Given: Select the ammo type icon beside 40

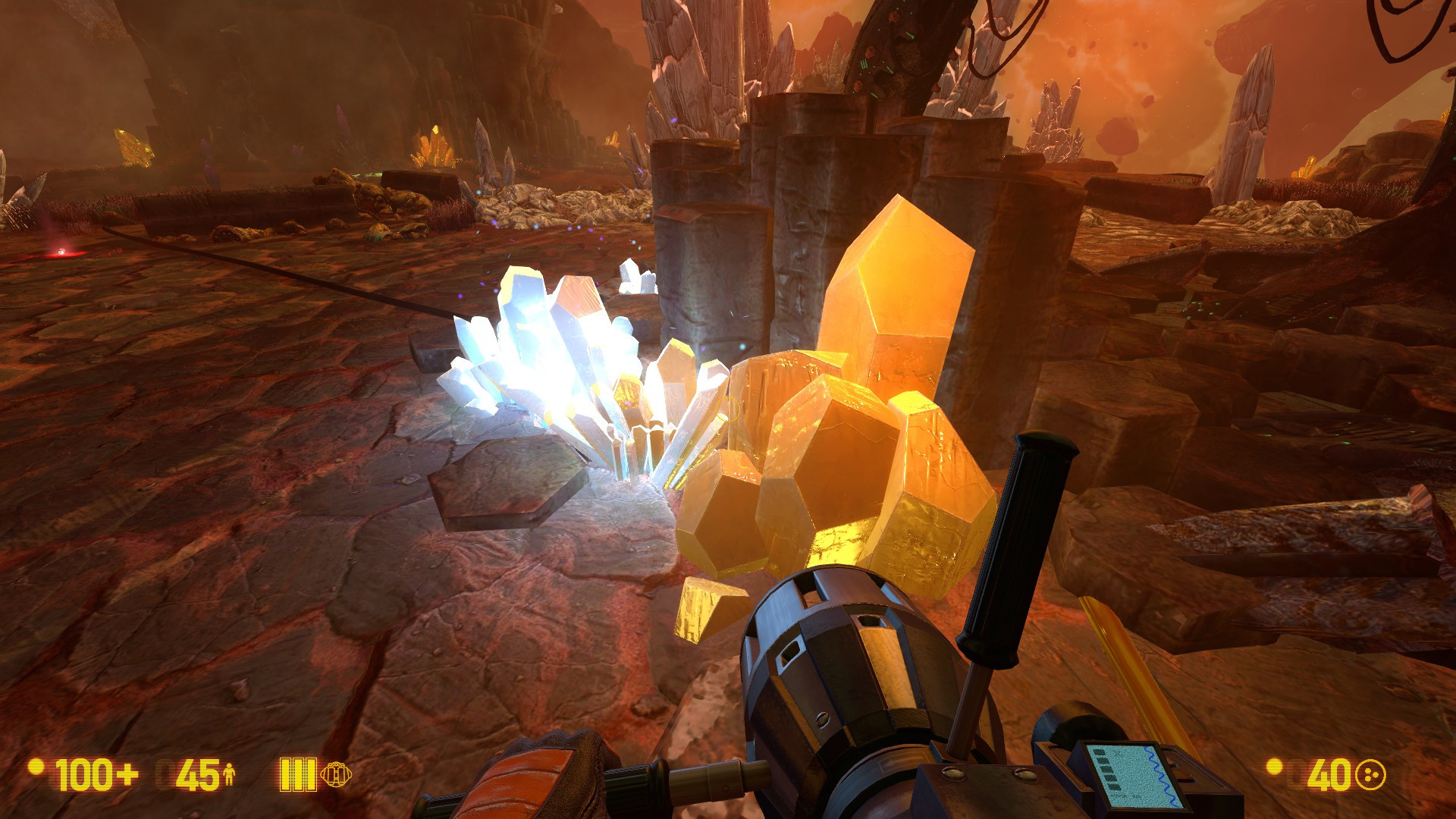Looking at the screenshot, I should click(1370, 775).
